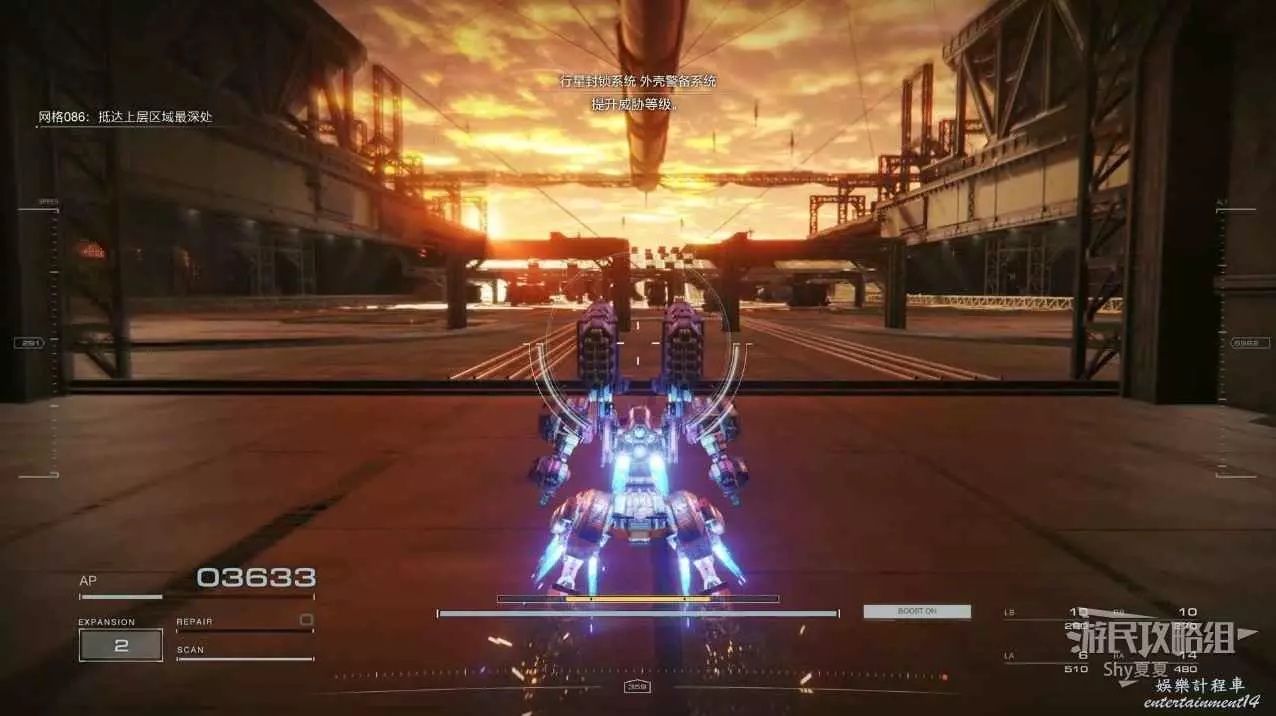Select the mission objective tracker for 网格086
Screen dimensions: 1276x716
coord(125,117)
